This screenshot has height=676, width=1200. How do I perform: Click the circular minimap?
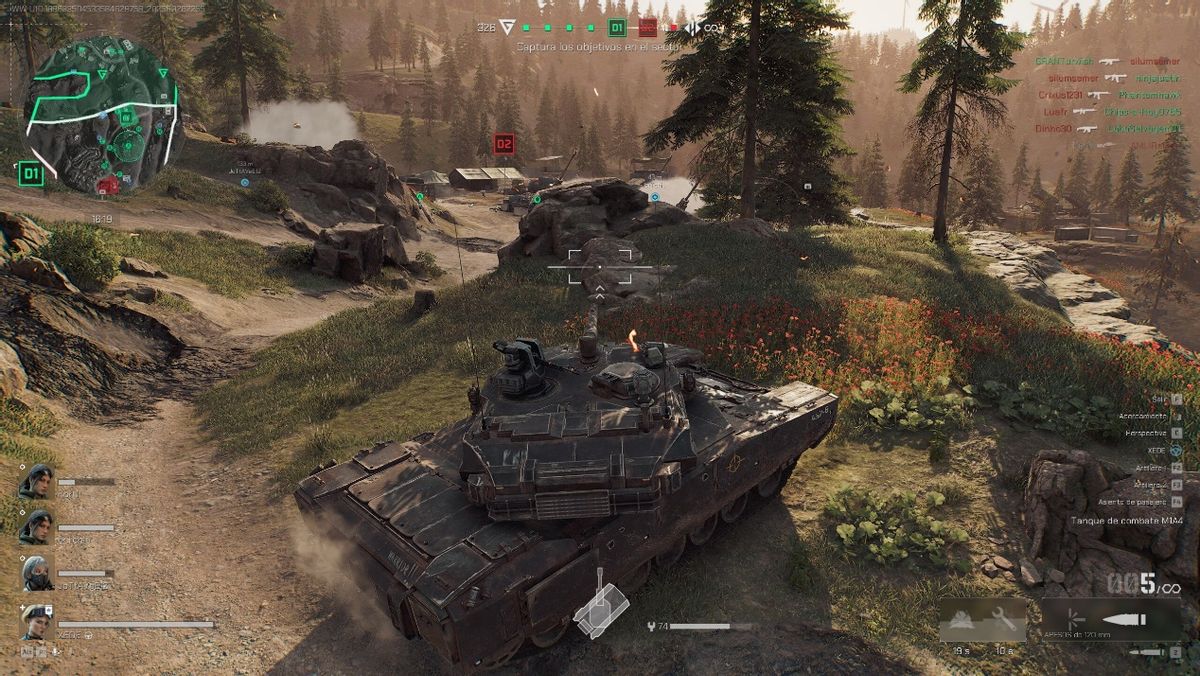click(x=100, y=112)
